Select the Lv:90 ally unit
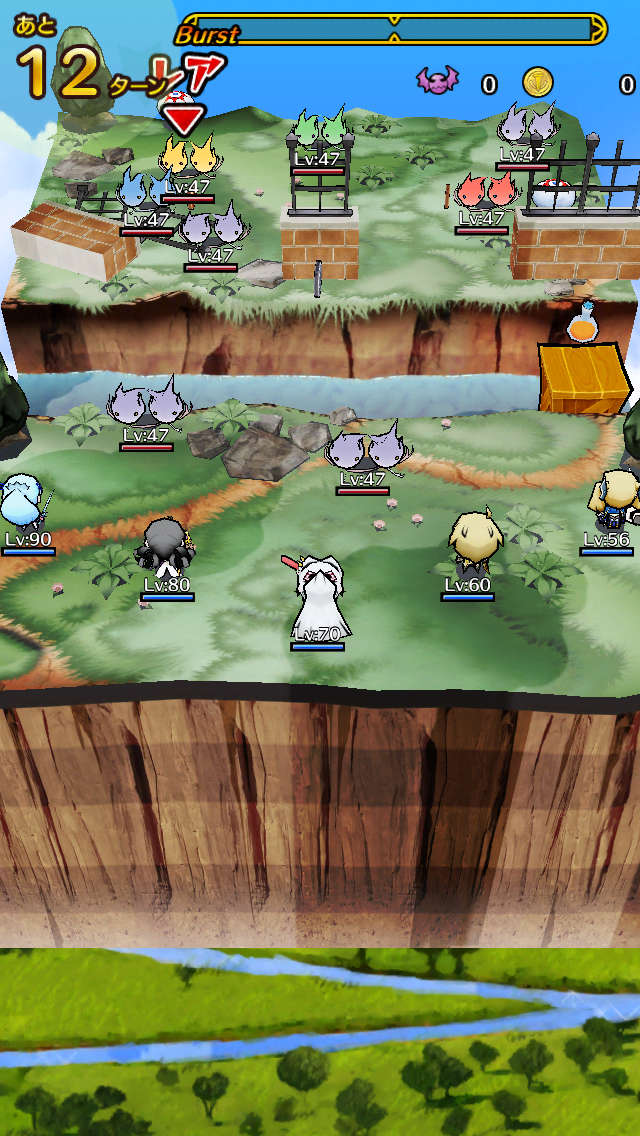 [x=20, y=503]
